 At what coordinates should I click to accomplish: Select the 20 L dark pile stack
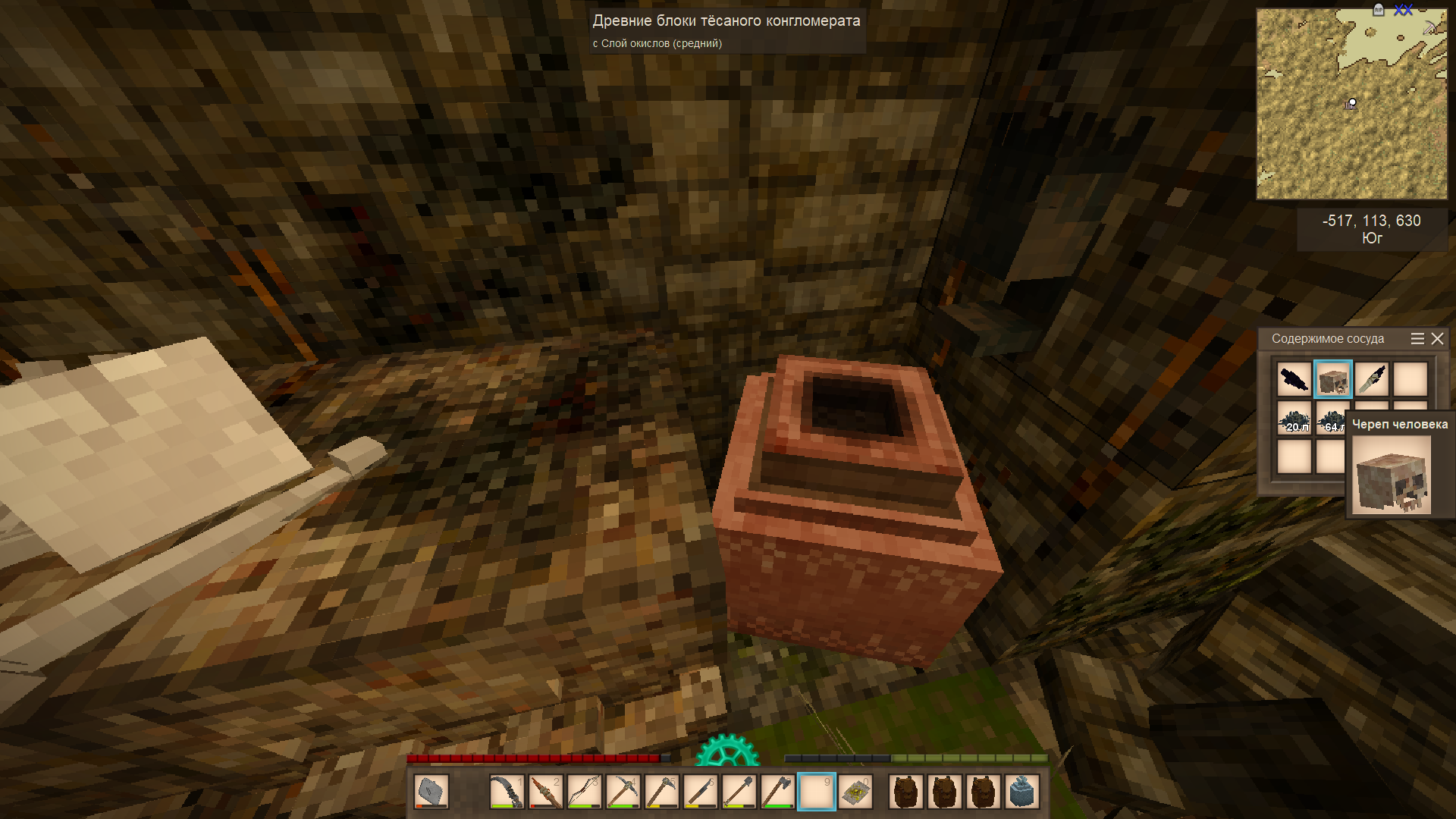coord(1294,419)
